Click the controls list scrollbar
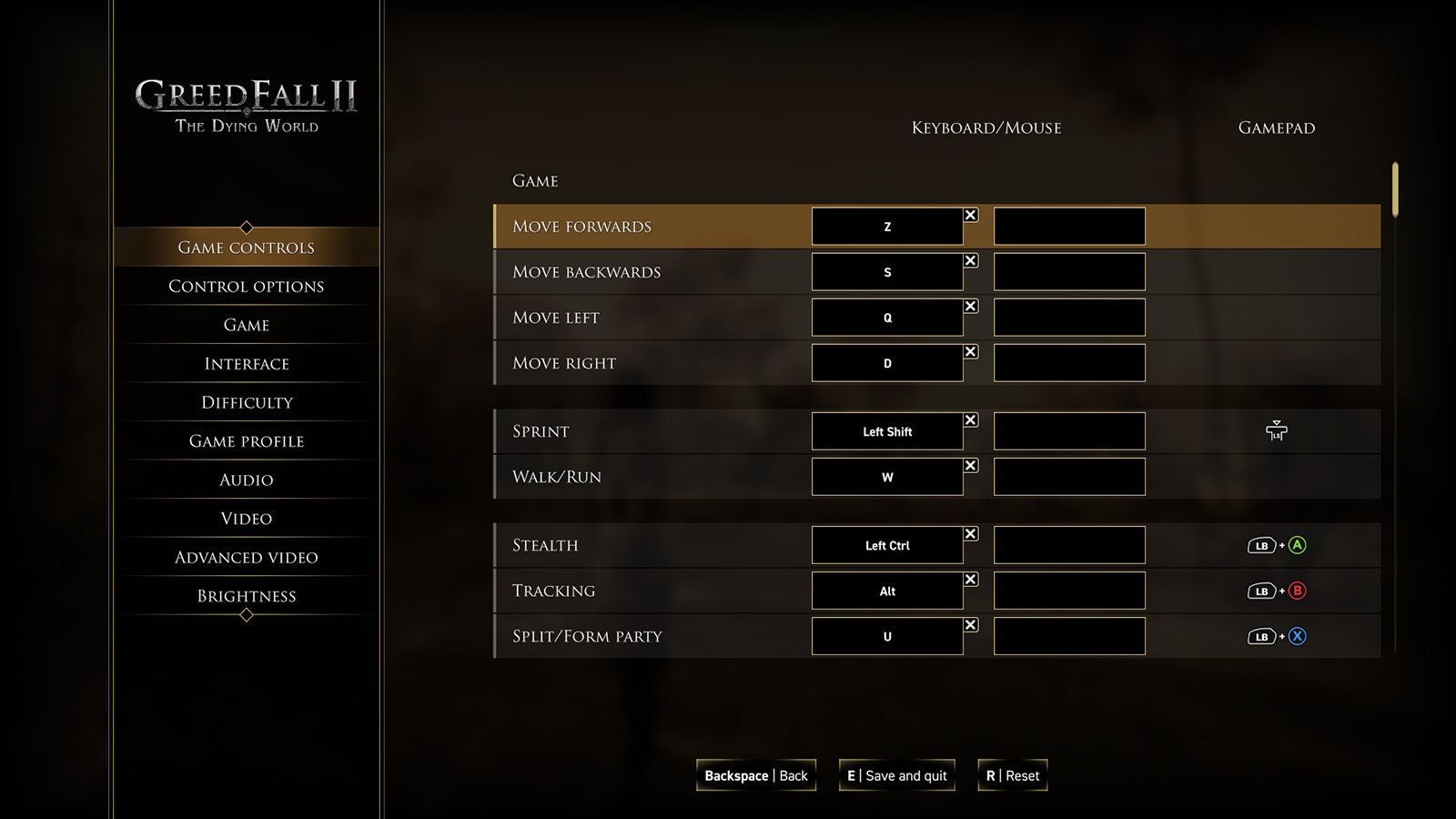 point(1394,191)
